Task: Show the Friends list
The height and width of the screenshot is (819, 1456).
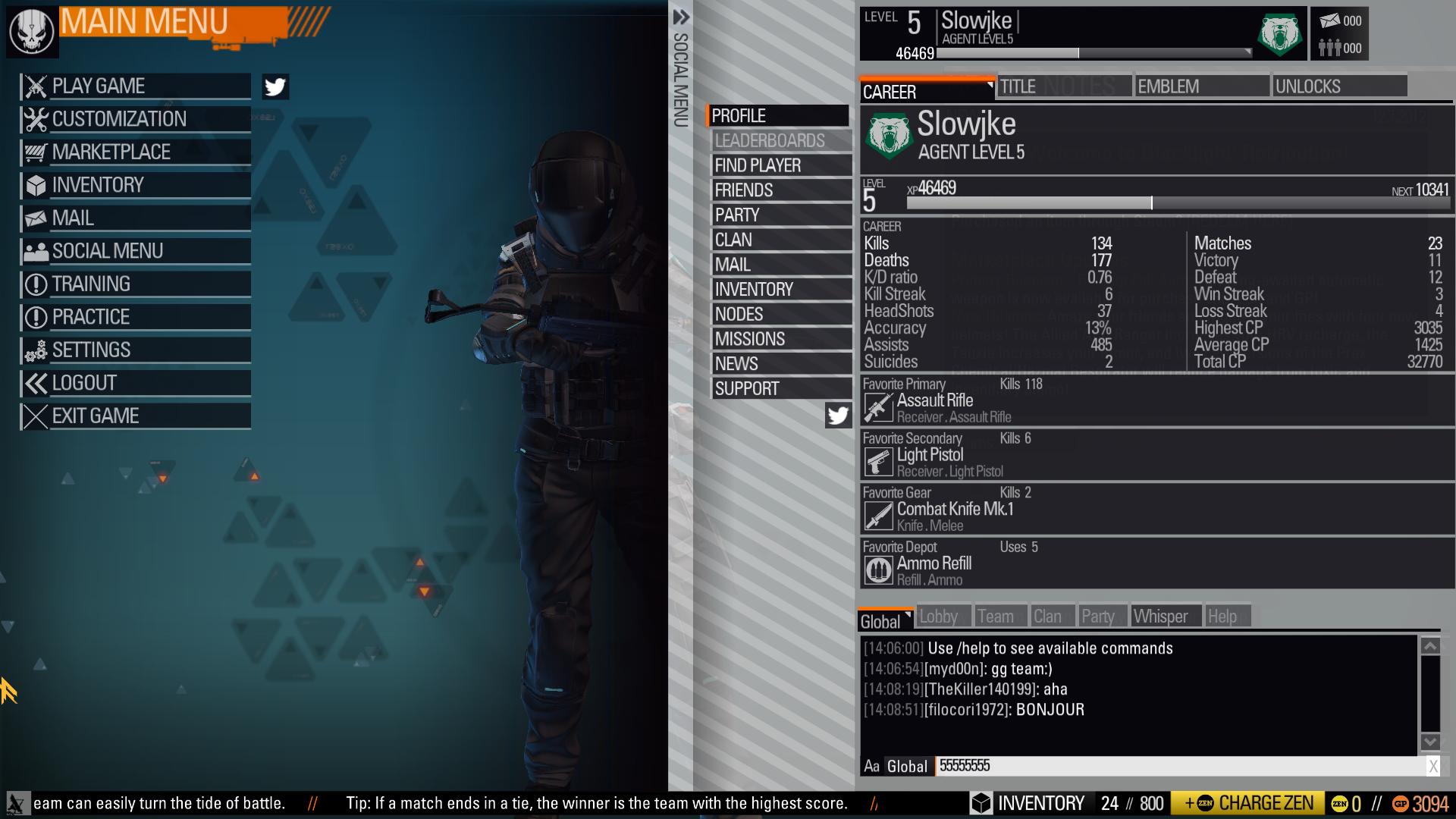Action: [780, 190]
